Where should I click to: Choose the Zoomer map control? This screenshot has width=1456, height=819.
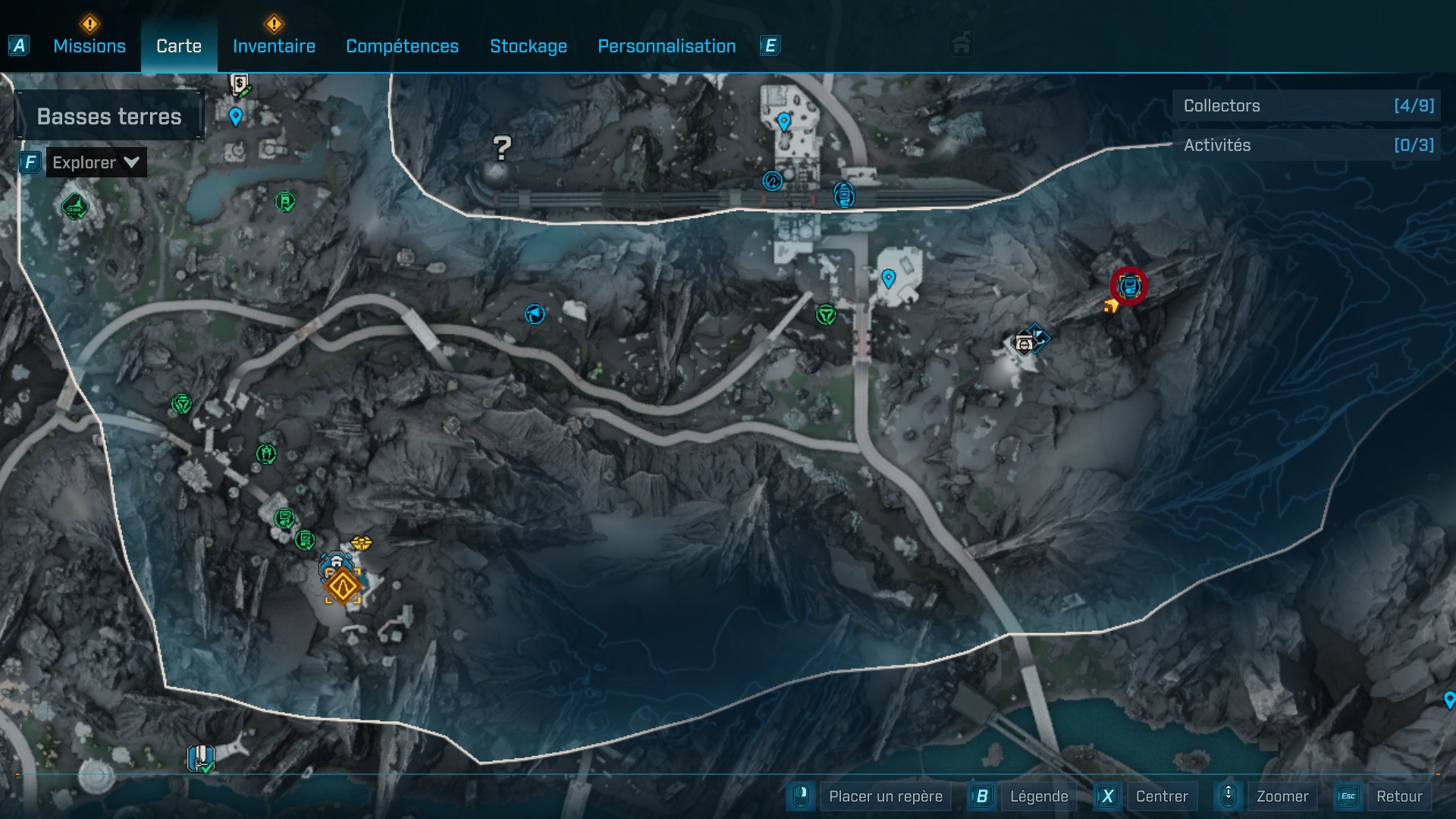tap(1282, 796)
